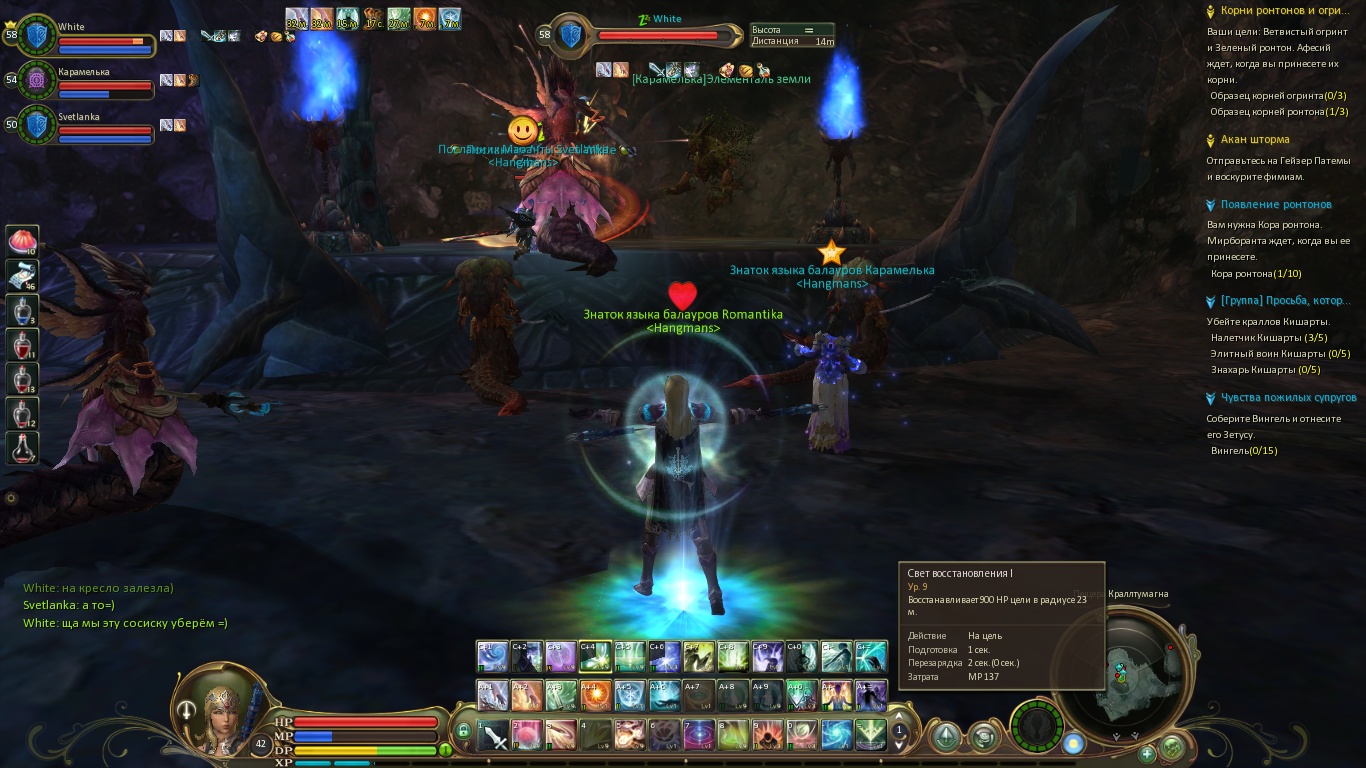
Task: Toggle the green hotbar lock button
Action: (x=463, y=731)
